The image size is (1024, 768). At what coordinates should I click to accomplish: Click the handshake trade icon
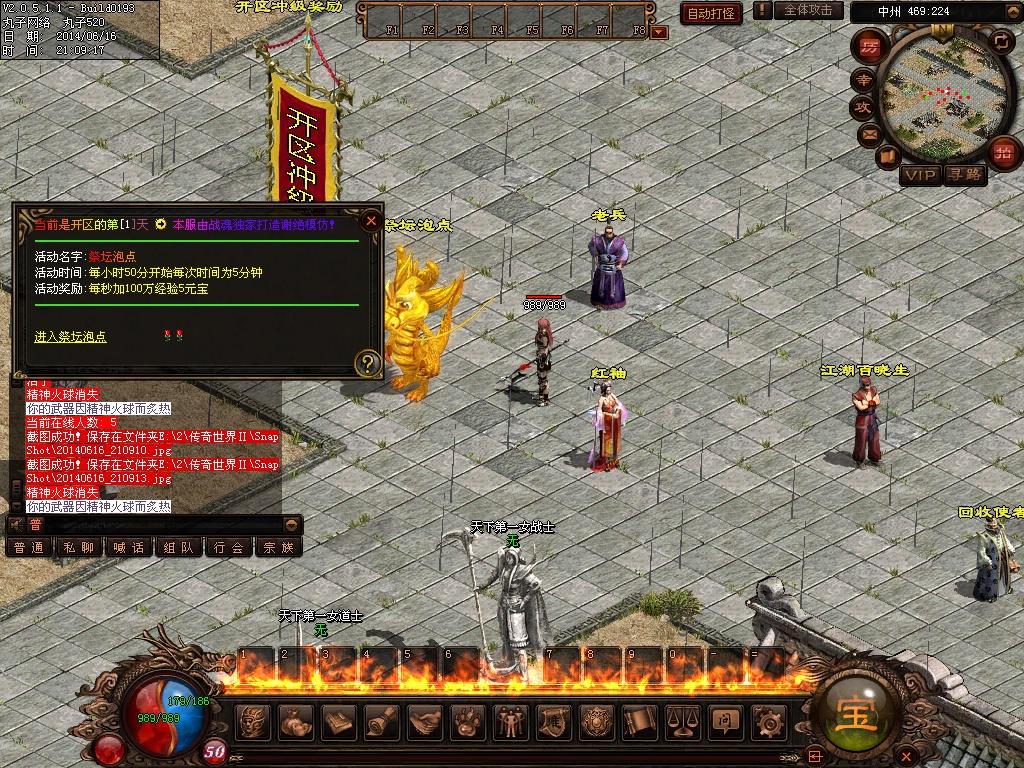[425, 721]
